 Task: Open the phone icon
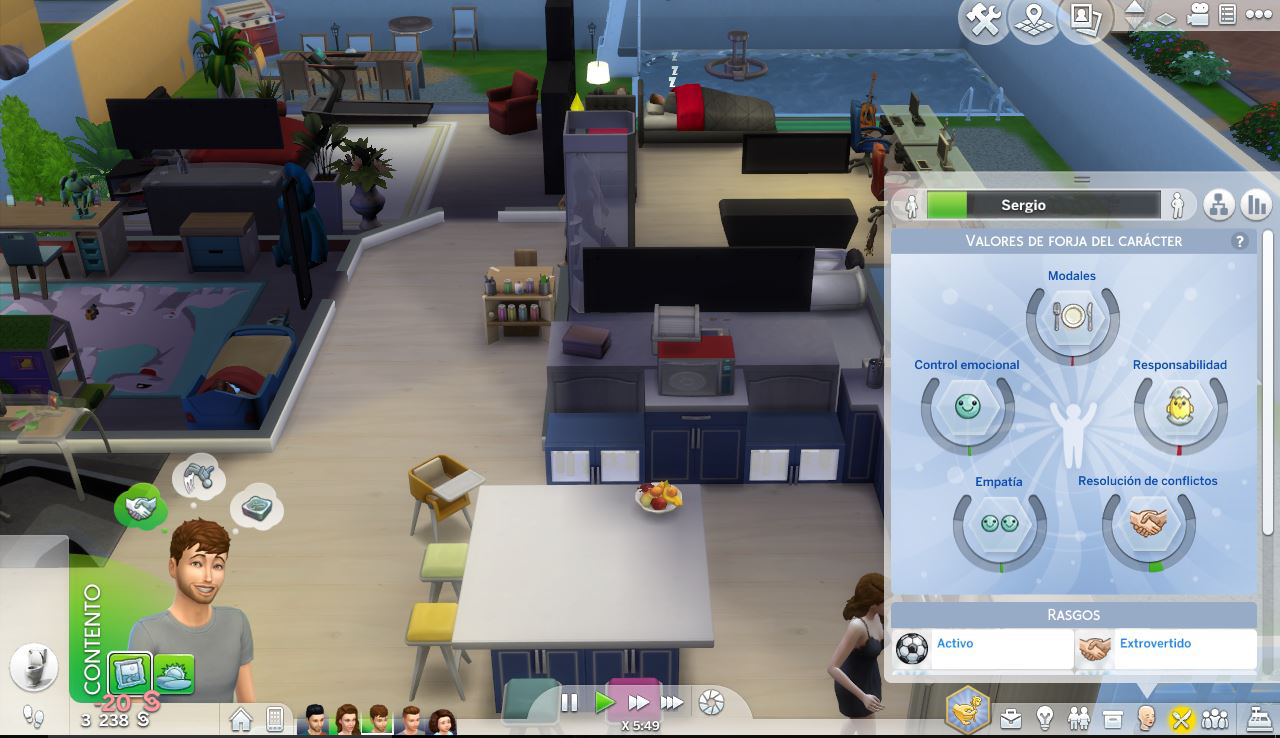point(274,719)
